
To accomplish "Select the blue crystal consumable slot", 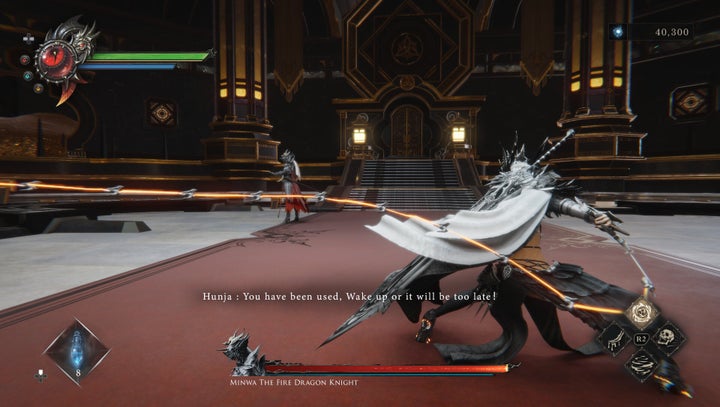I will pos(76,350).
